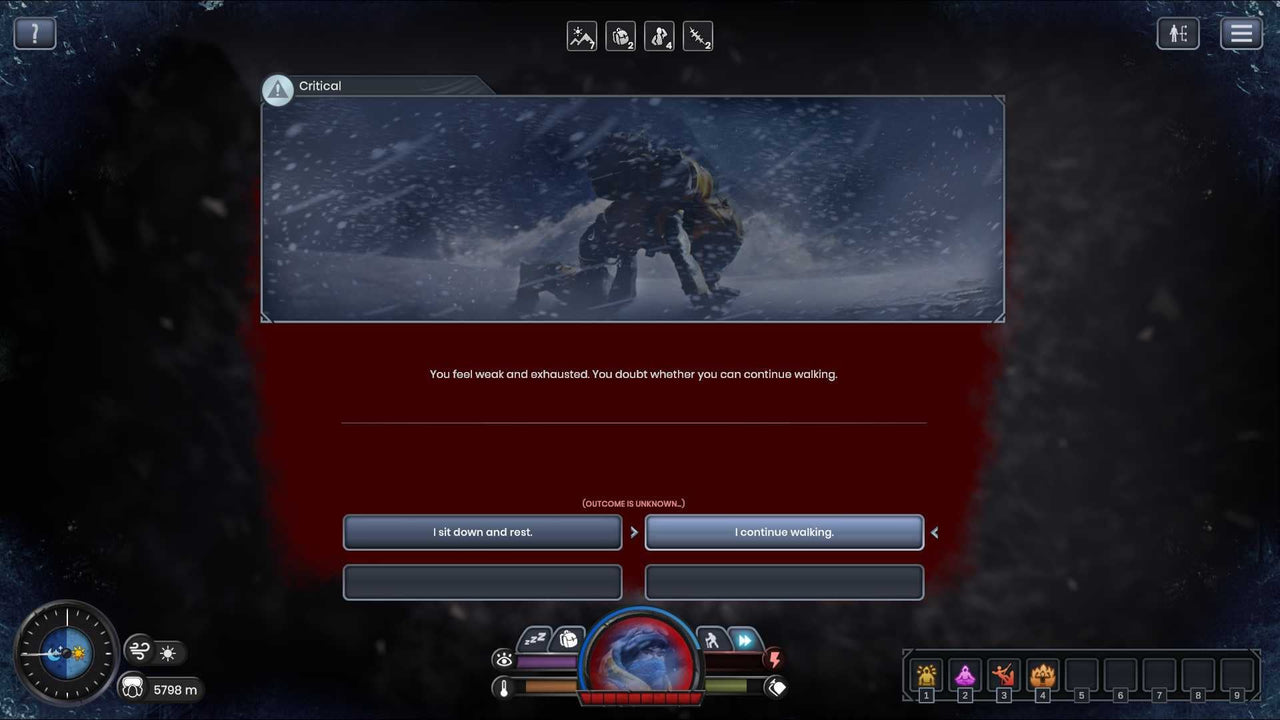Use the meditation ability in hotbar slot 2
Viewport: 1280px width, 720px height.
[965, 676]
